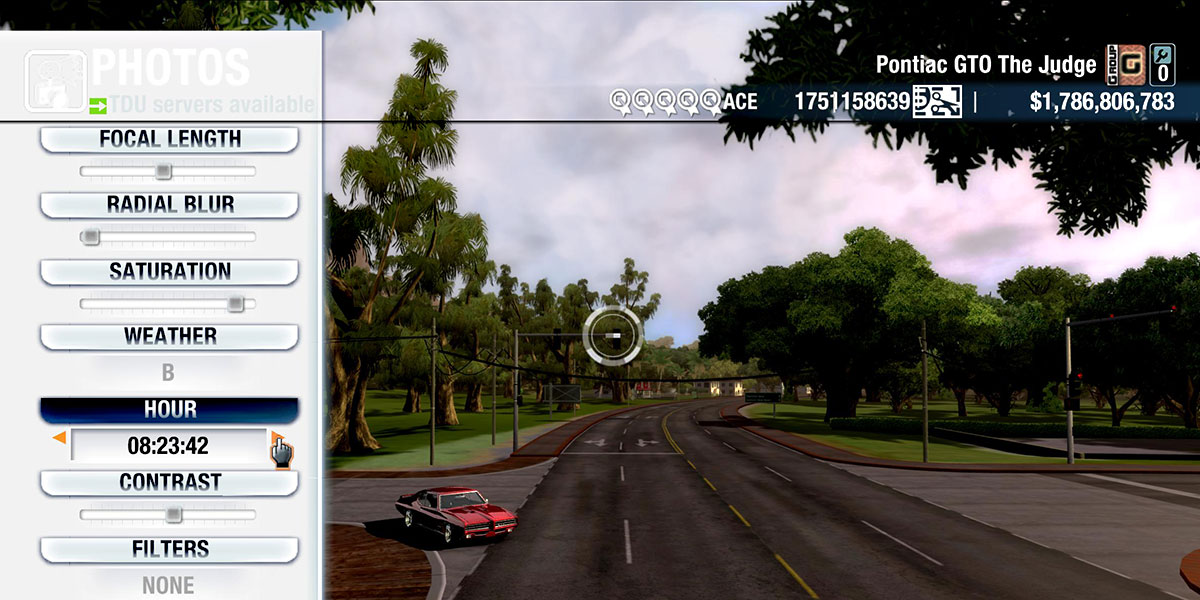1200x600 pixels.
Task: Click the Radial Blur slider handle
Action: [91, 237]
